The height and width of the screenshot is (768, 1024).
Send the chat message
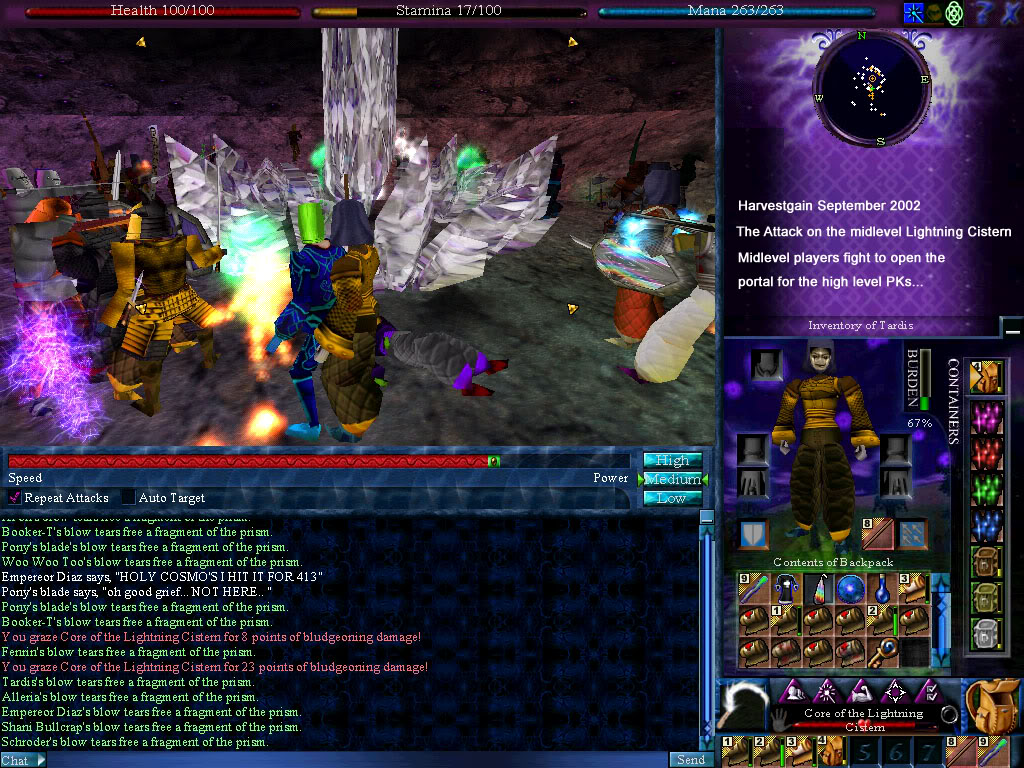(691, 760)
